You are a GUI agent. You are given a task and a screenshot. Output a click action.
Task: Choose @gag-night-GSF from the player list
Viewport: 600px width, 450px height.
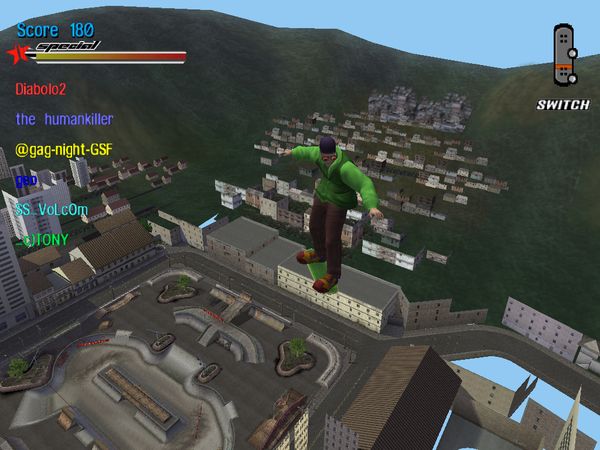pyautogui.click(x=67, y=150)
